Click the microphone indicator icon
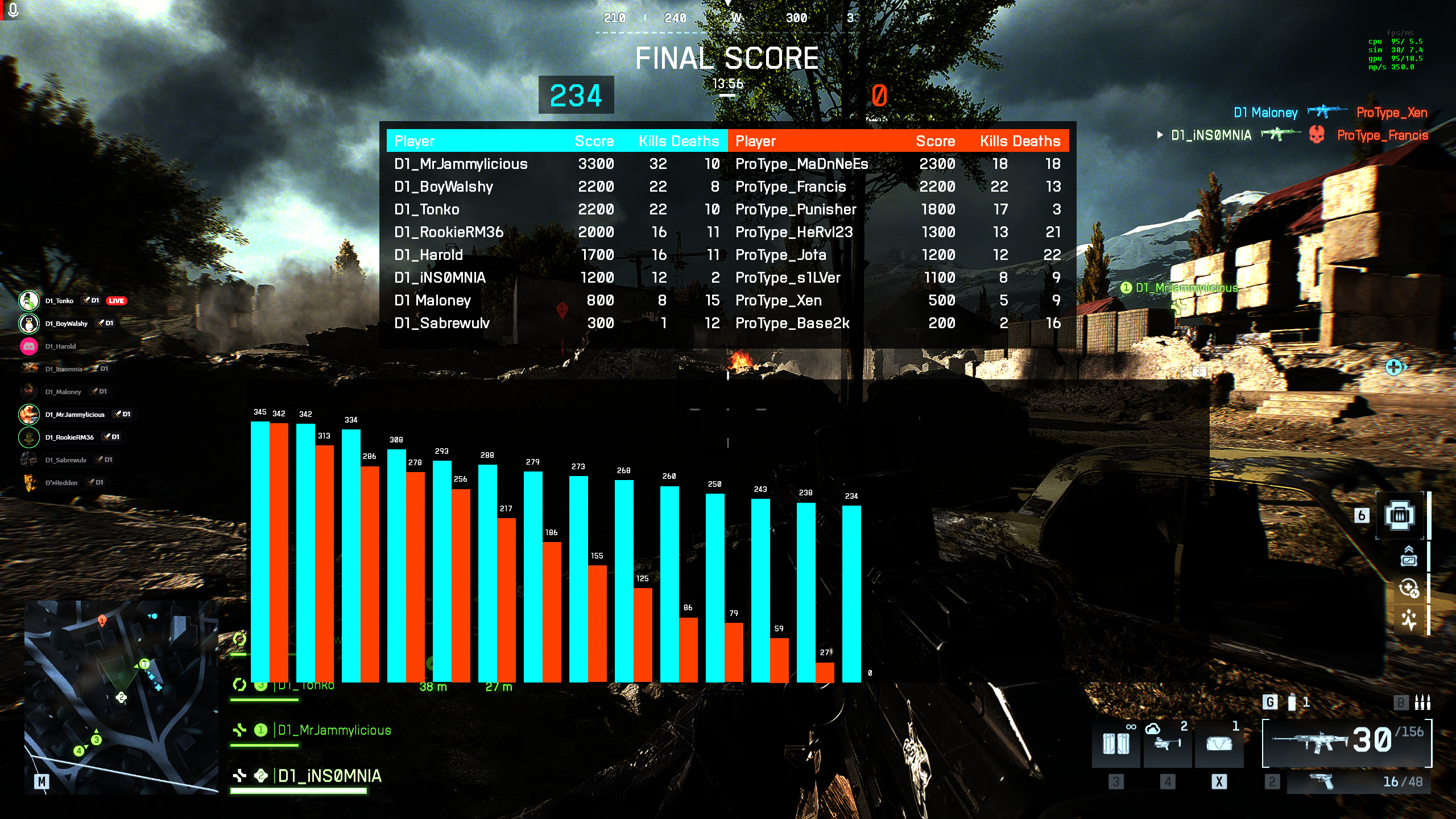This screenshot has width=1456, height=819. pos(13,10)
